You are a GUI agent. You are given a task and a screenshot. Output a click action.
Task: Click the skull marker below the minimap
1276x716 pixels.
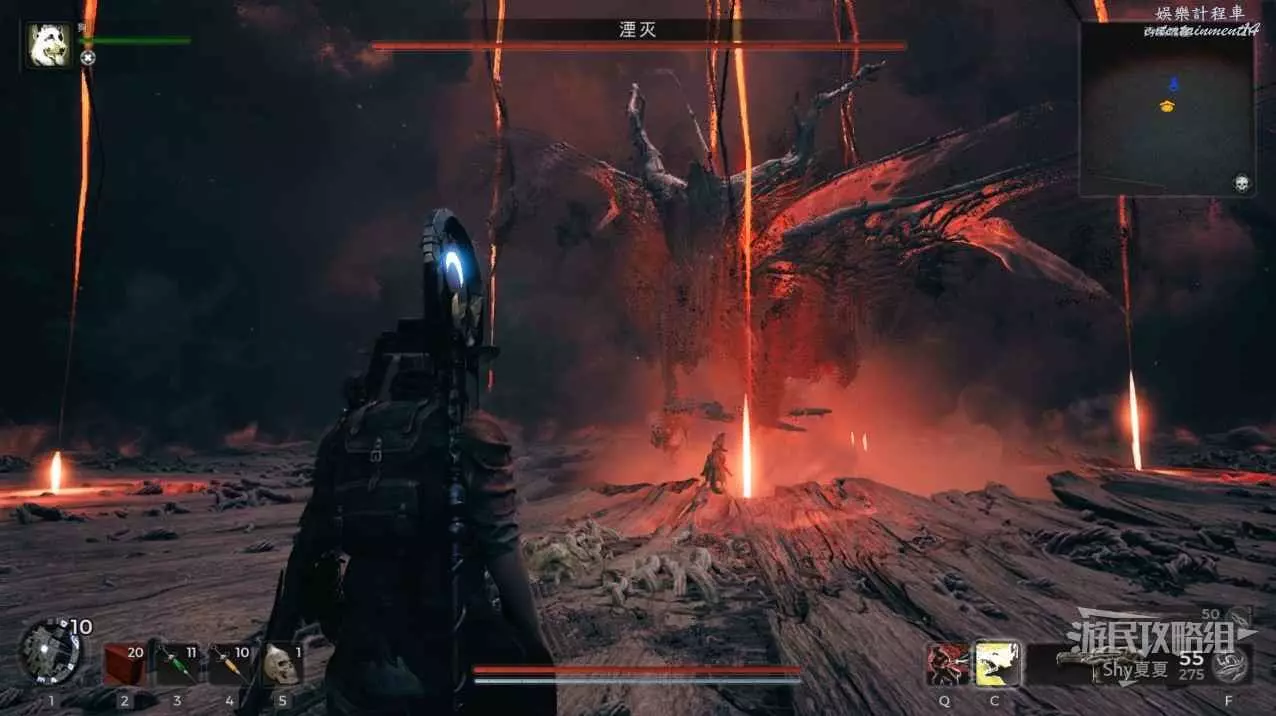click(1241, 183)
